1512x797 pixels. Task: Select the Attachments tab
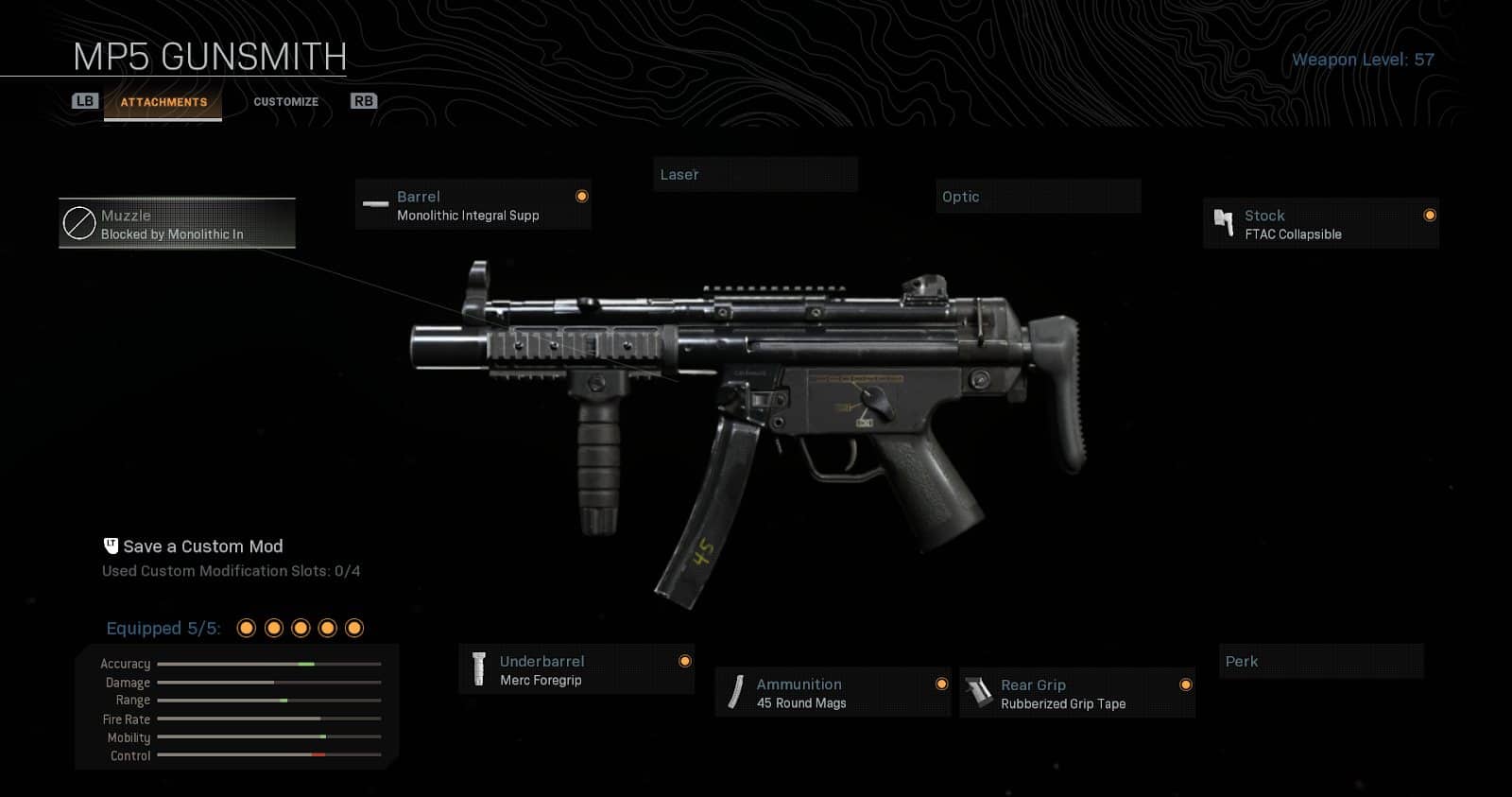pyautogui.click(x=163, y=101)
